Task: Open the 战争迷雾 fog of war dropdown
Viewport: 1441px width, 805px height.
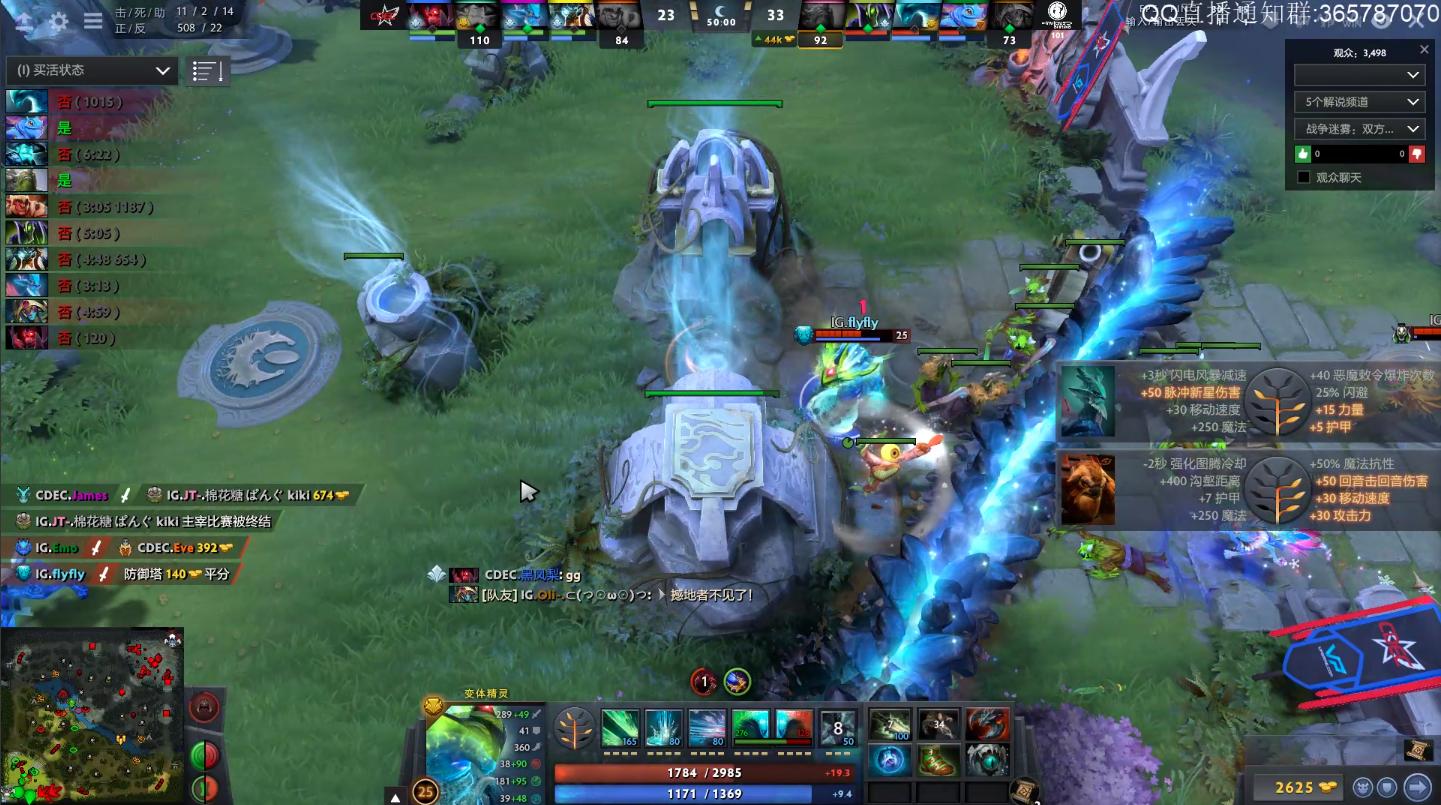Action: click(x=1359, y=128)
